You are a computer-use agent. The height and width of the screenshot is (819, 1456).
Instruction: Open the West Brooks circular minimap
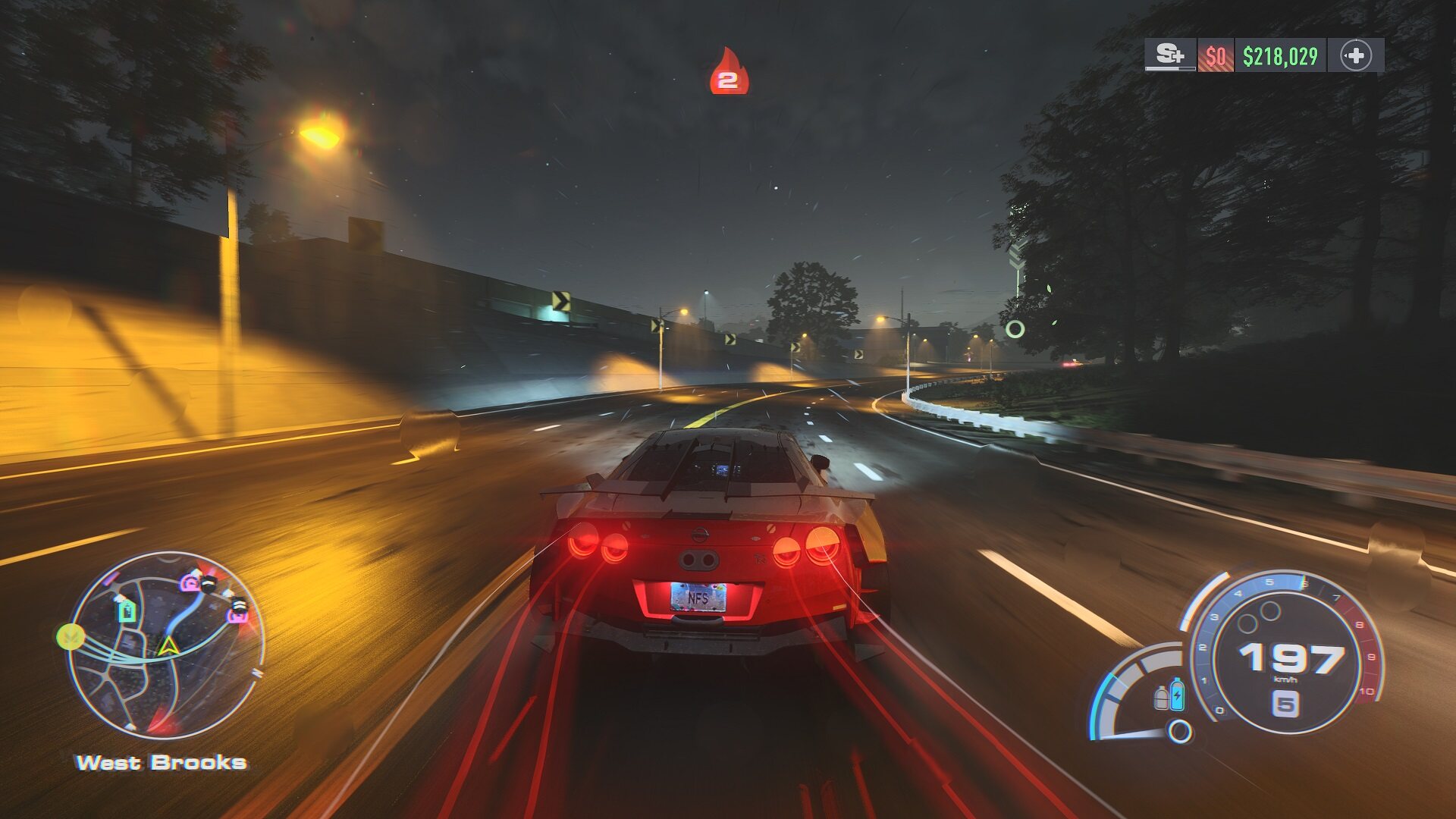pos(166,645)
